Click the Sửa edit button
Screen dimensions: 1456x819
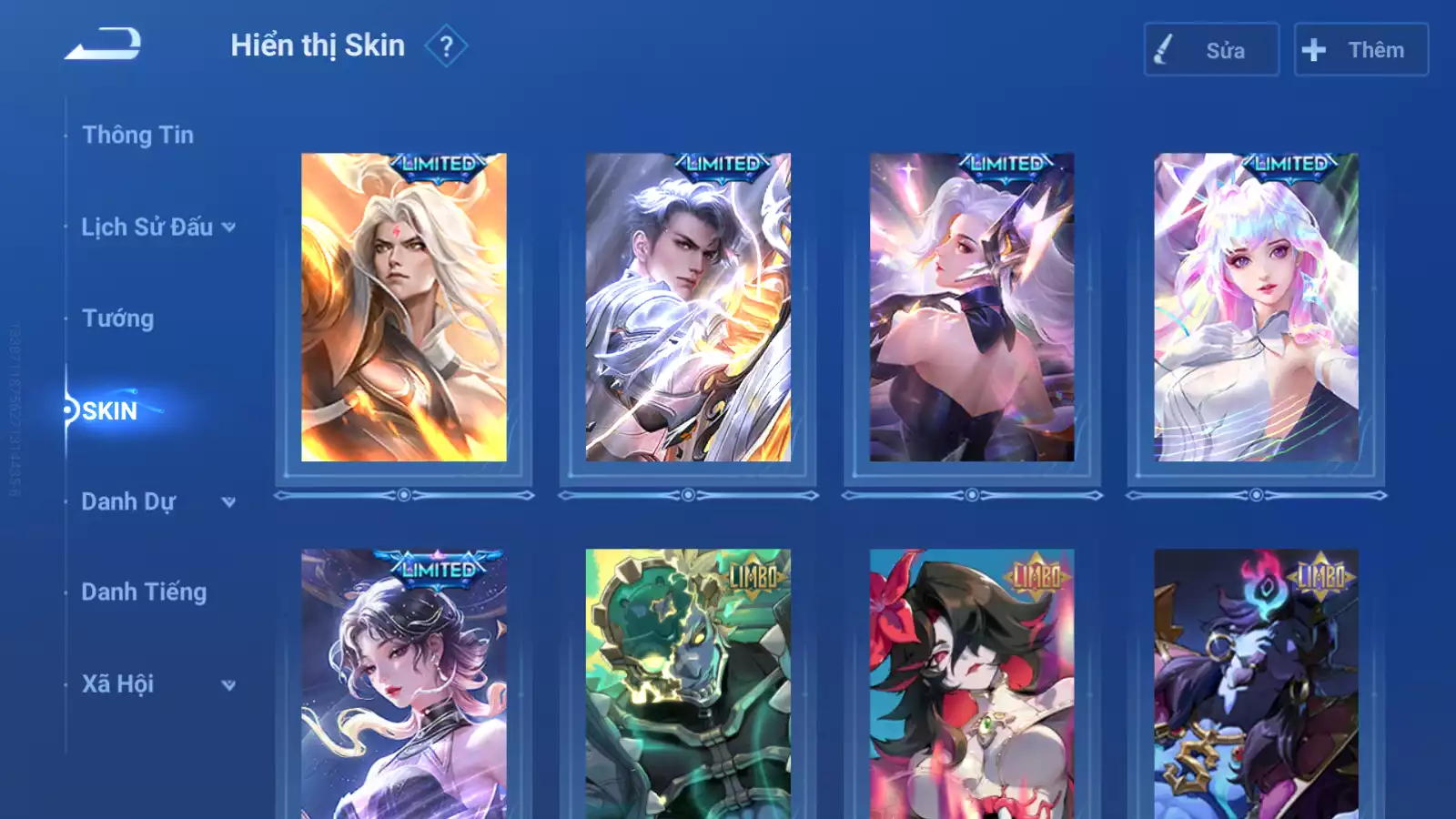pyautogui.click(x=1210, y=50)
